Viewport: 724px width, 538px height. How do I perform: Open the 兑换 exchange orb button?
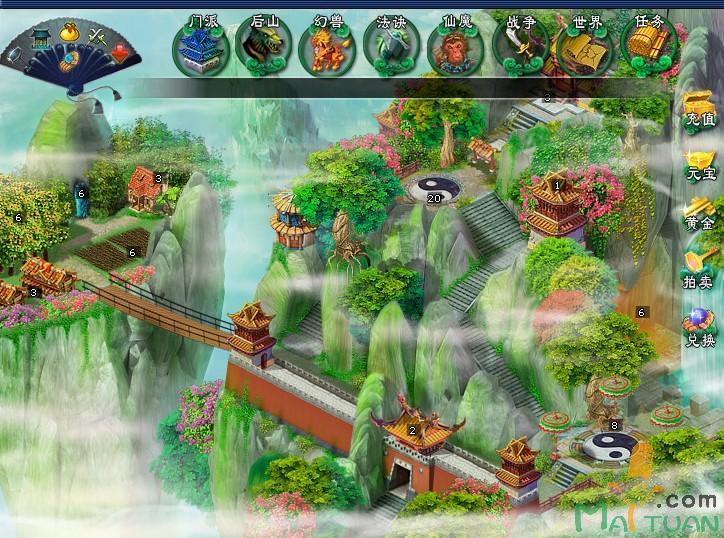coord(699,328)
